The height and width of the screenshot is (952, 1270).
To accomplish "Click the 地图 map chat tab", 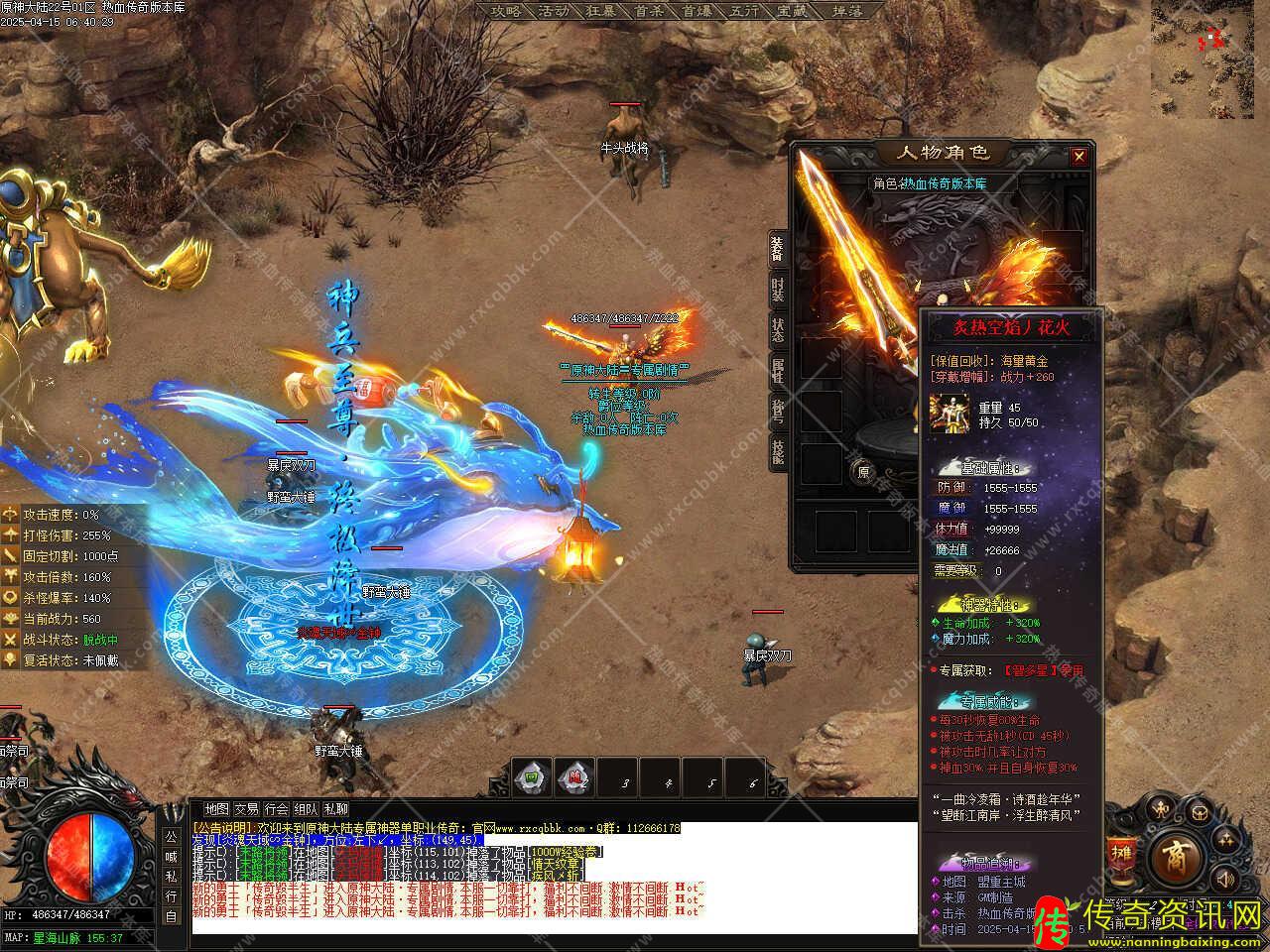I will pos(216,809).
